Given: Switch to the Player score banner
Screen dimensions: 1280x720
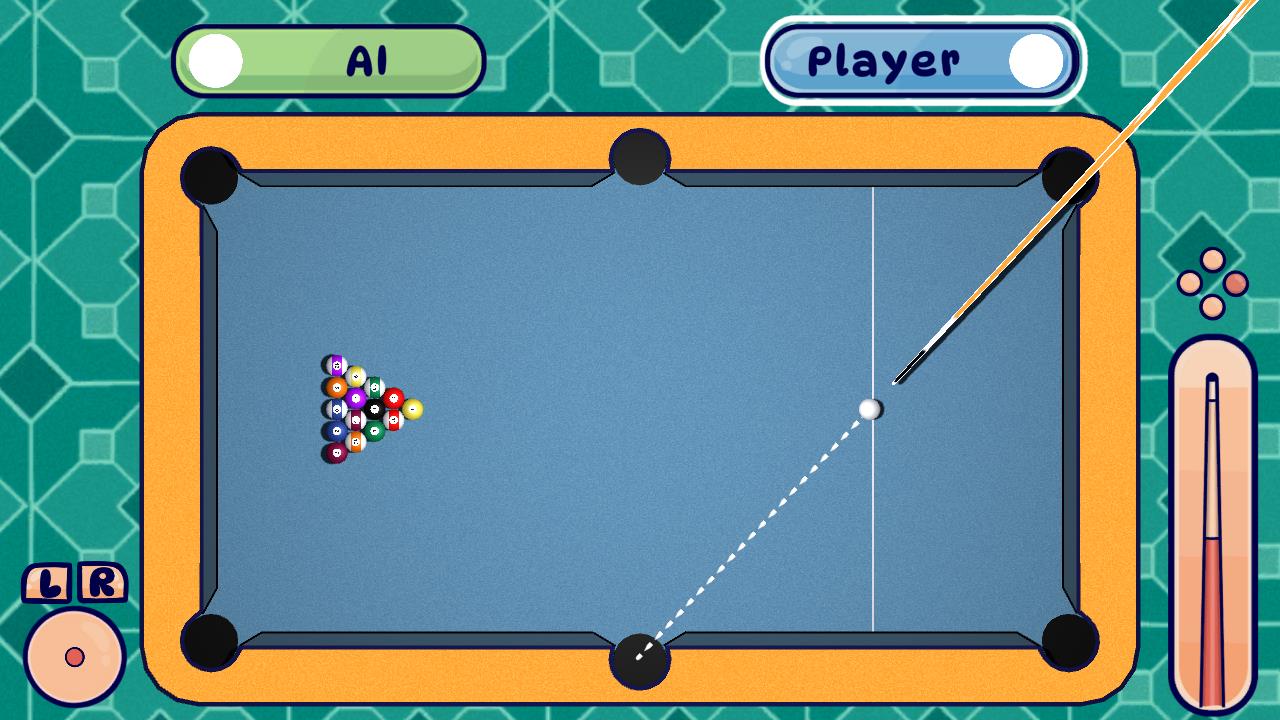Looking at the screenshot, I should (x=920, y=60).
